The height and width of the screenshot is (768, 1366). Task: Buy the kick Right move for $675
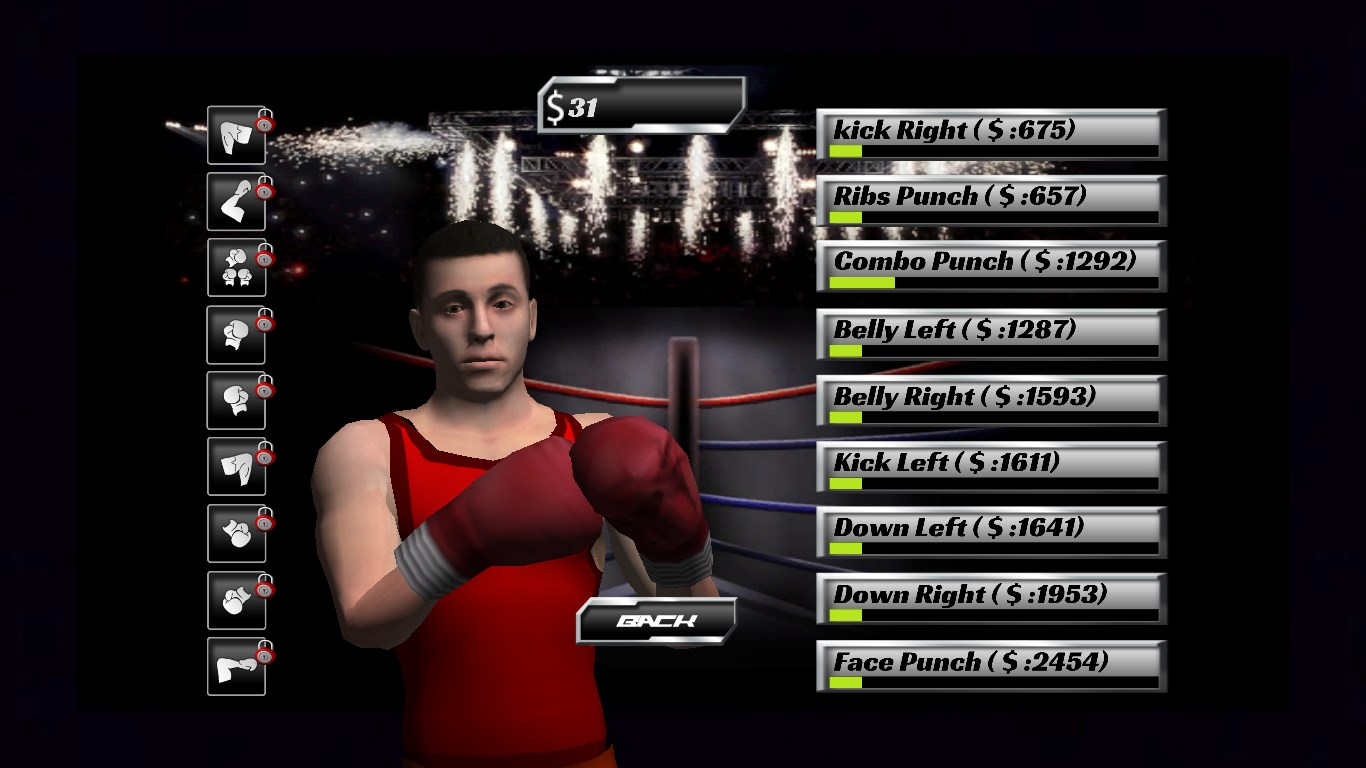point(991,134)
